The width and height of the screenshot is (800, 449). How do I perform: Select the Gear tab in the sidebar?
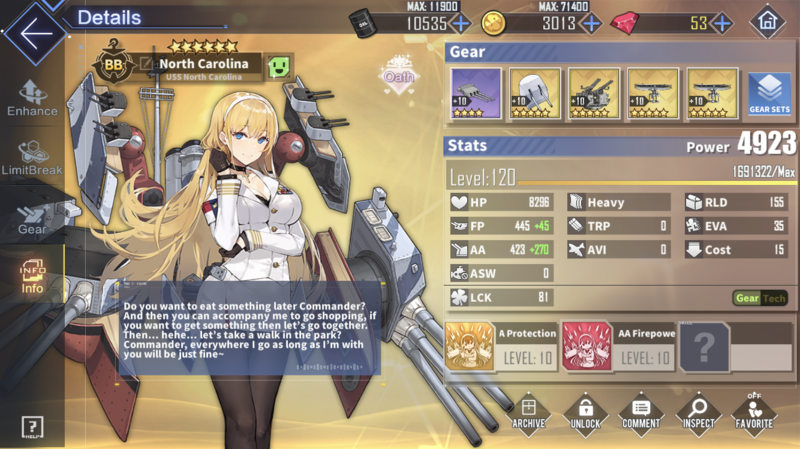(x=32, y=217)
